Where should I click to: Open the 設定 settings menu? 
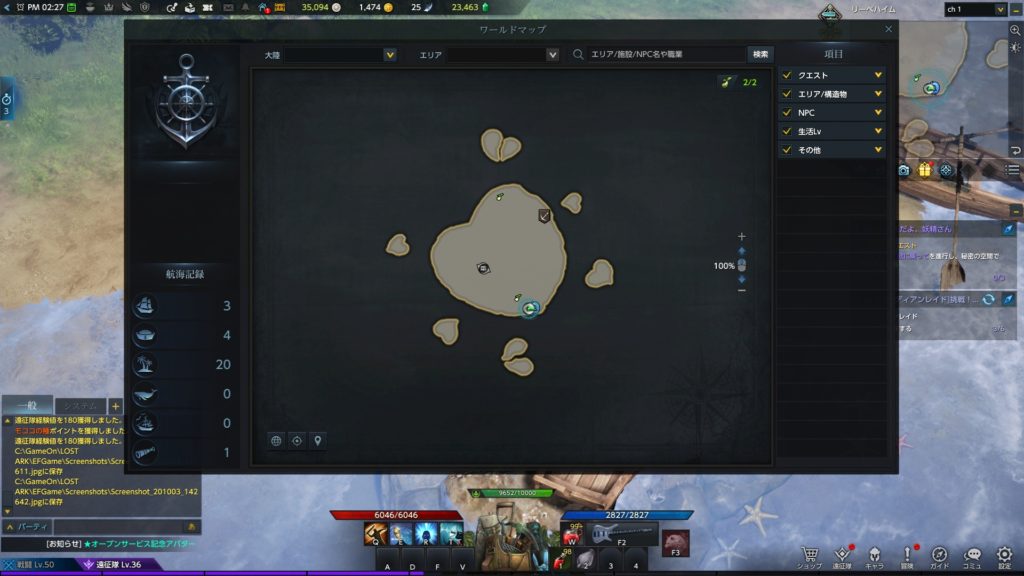click(x=1004, y=556)
